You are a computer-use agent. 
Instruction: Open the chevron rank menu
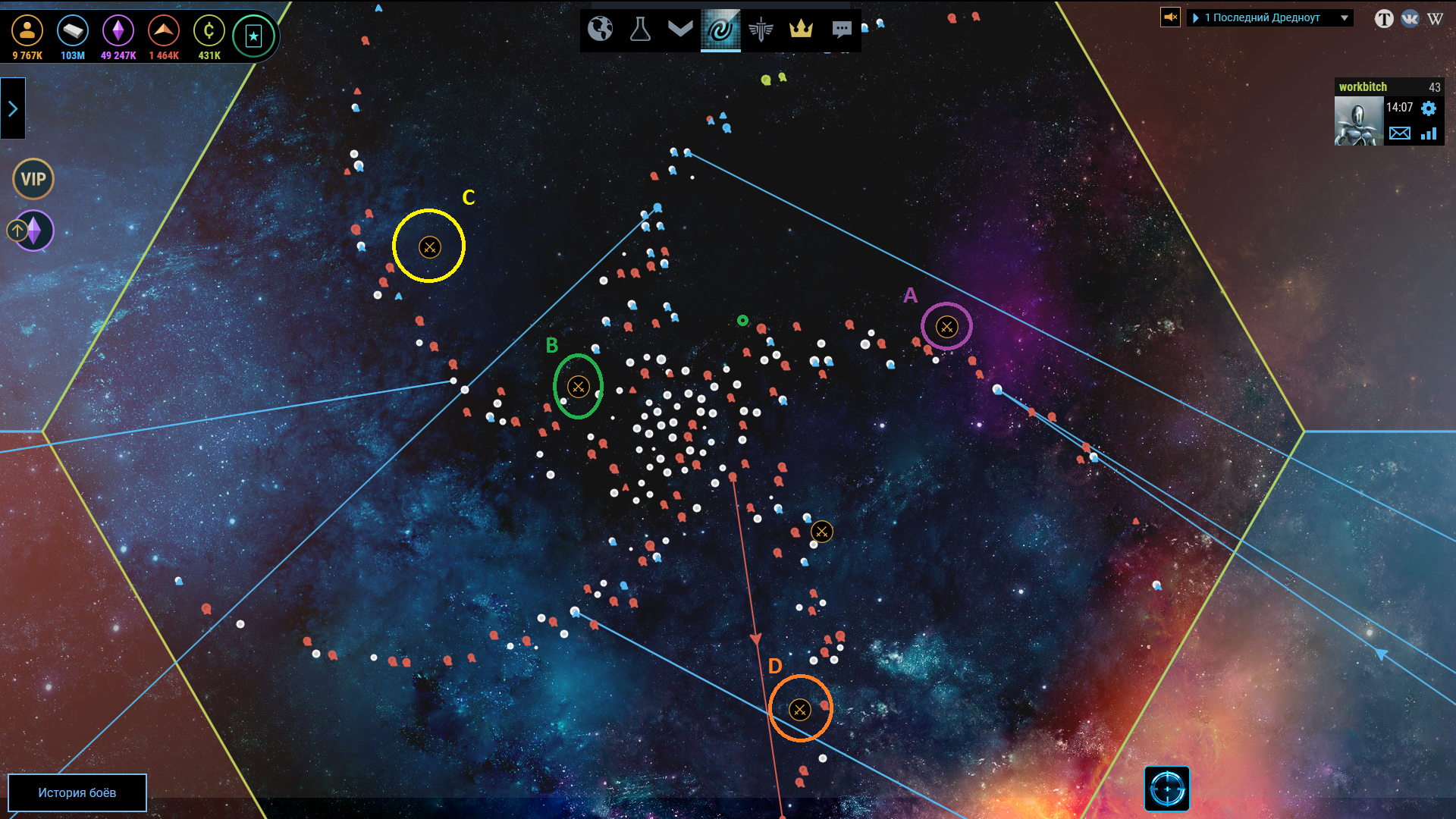680,29
